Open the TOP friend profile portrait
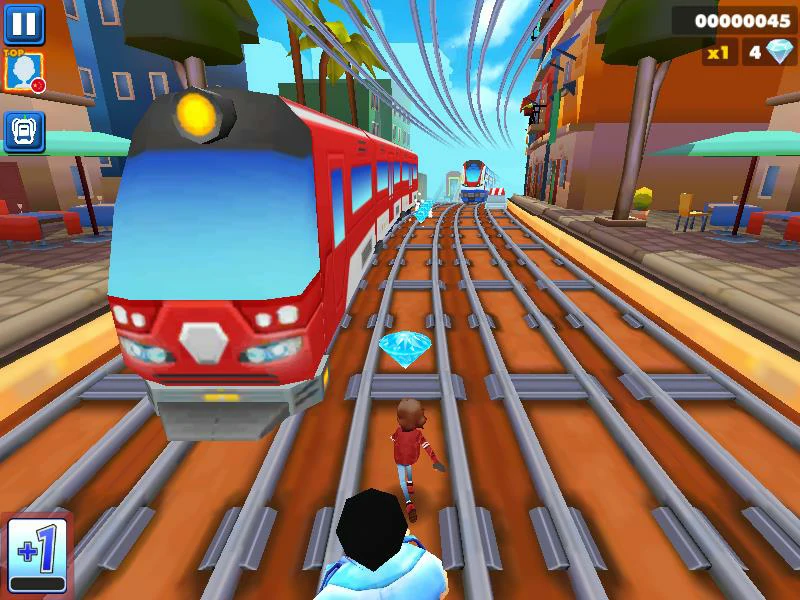 tap(23, 72)
